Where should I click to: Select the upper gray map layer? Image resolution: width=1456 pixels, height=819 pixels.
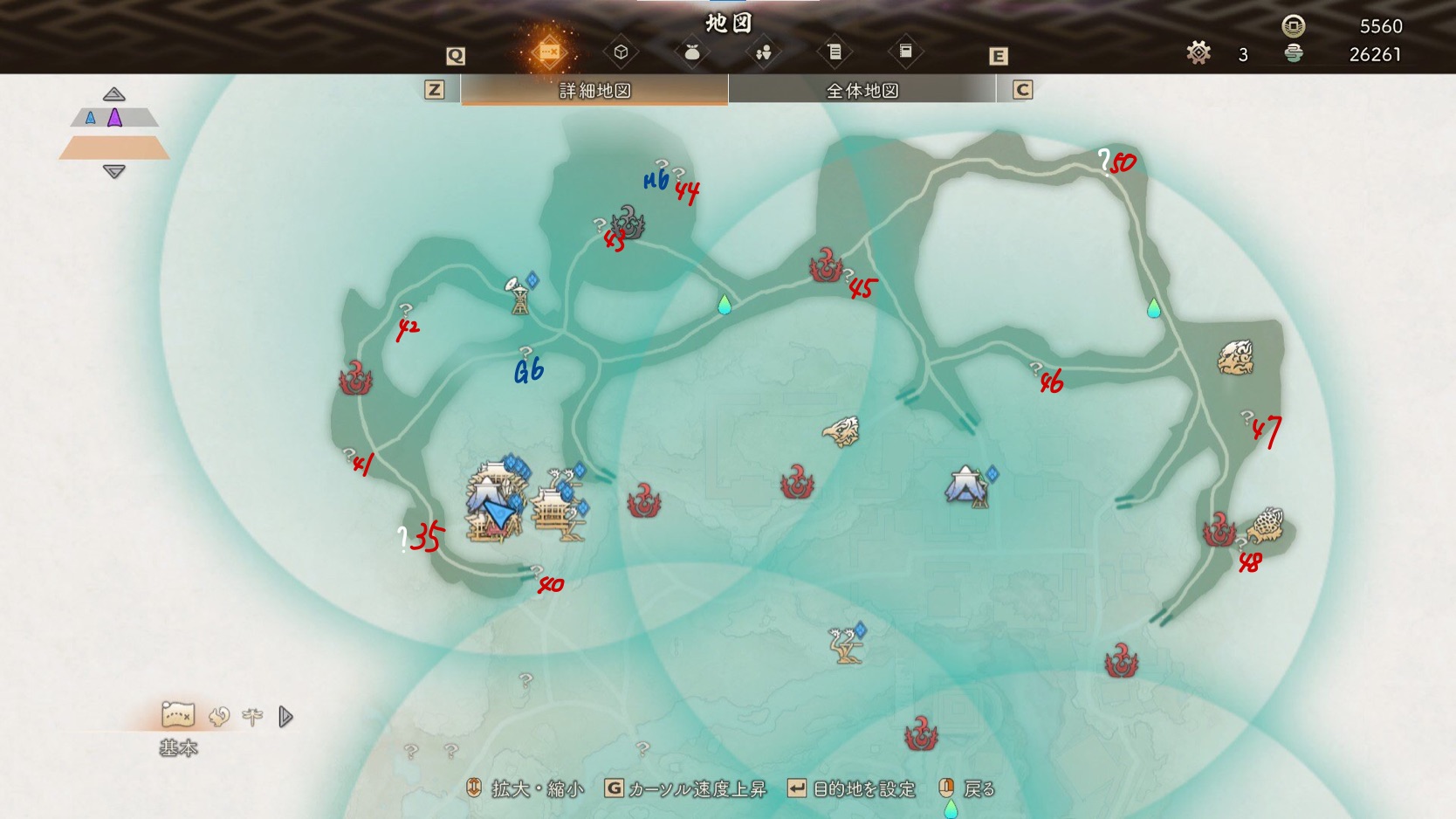(x=114, y=118)
